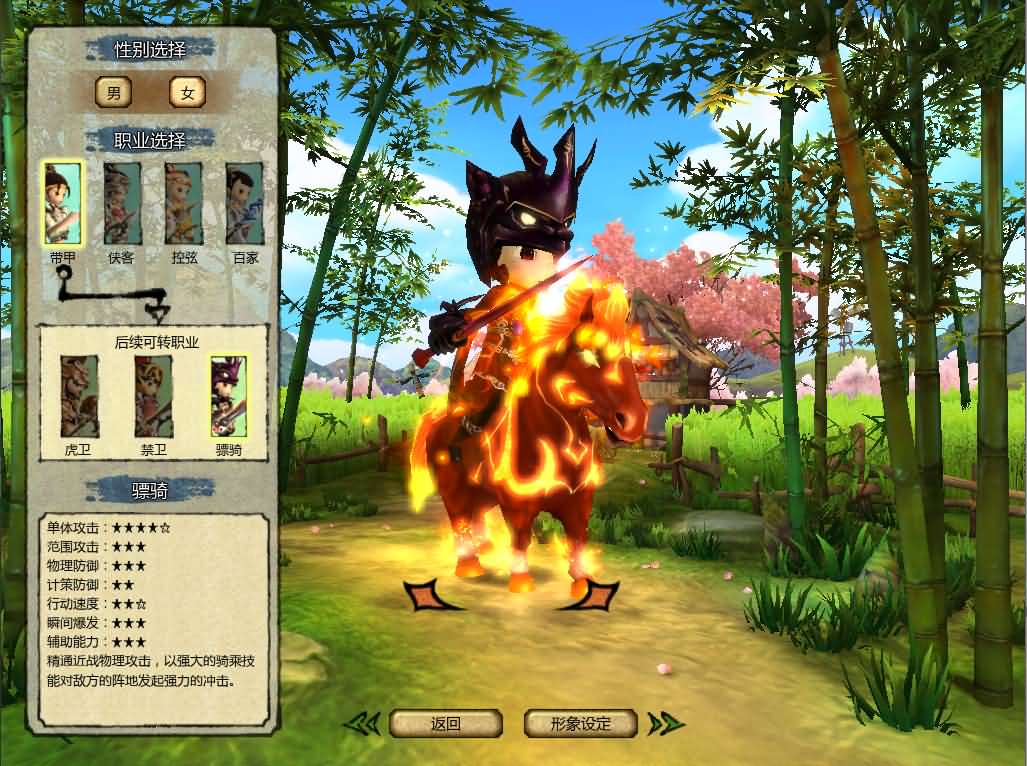Select the male gender button 男

(113, 93)
